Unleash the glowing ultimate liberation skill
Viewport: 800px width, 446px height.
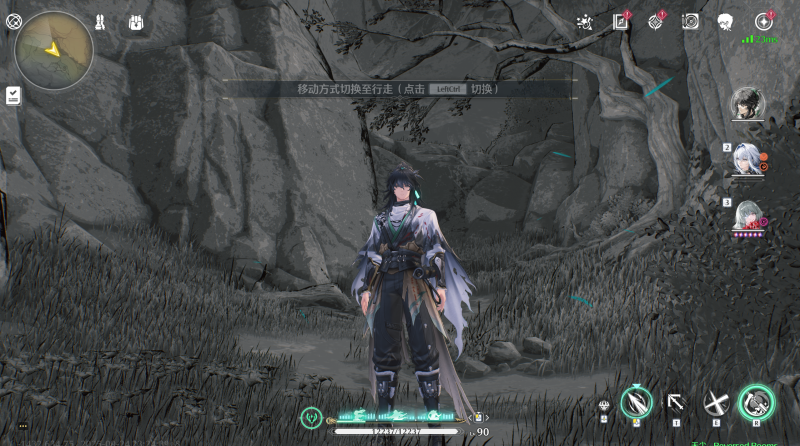point(756,402)
